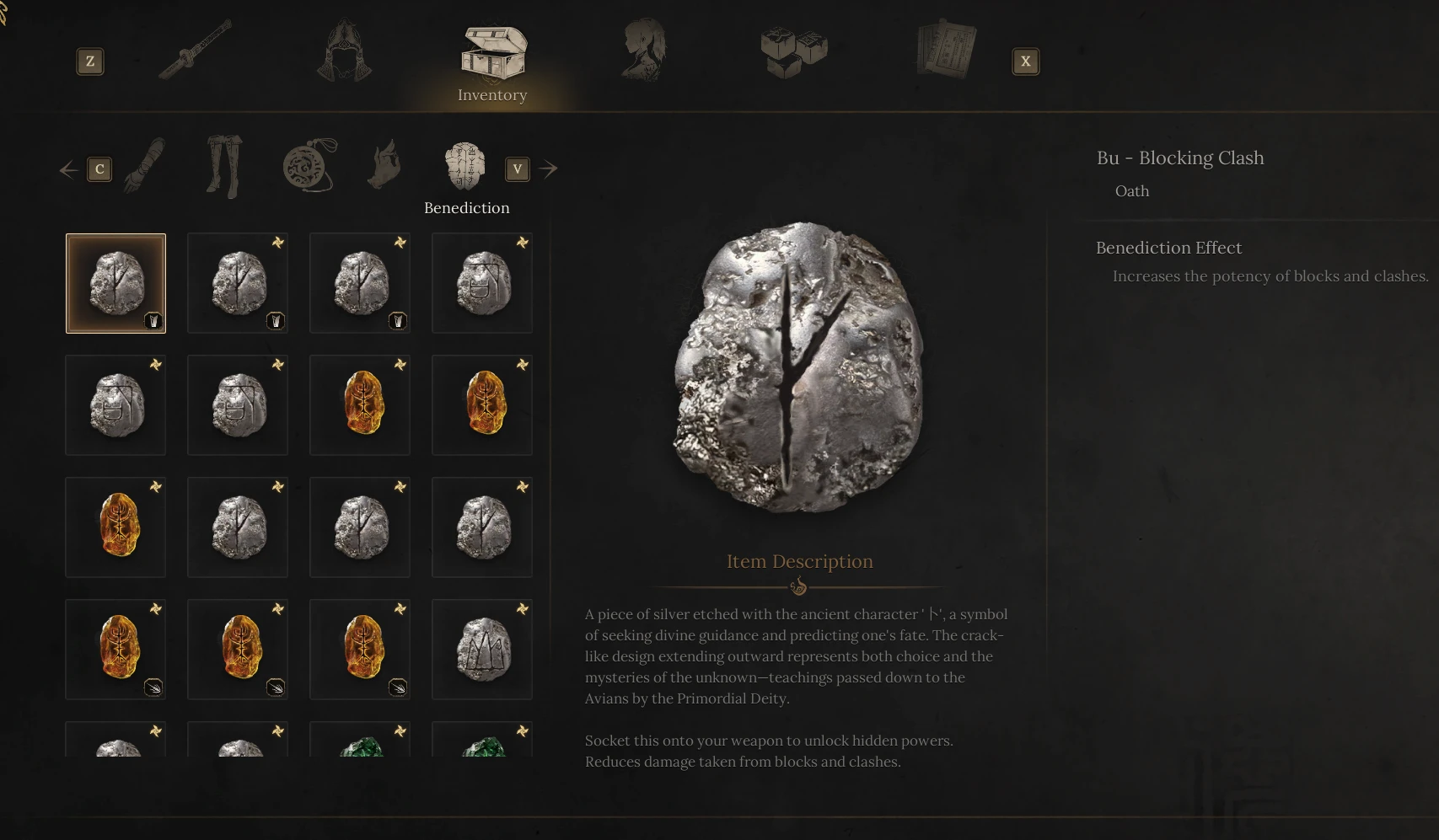Viewport: 1439px width, 840px height.
Task: Switch to the gloves category
Action: [x=385, y=166]
